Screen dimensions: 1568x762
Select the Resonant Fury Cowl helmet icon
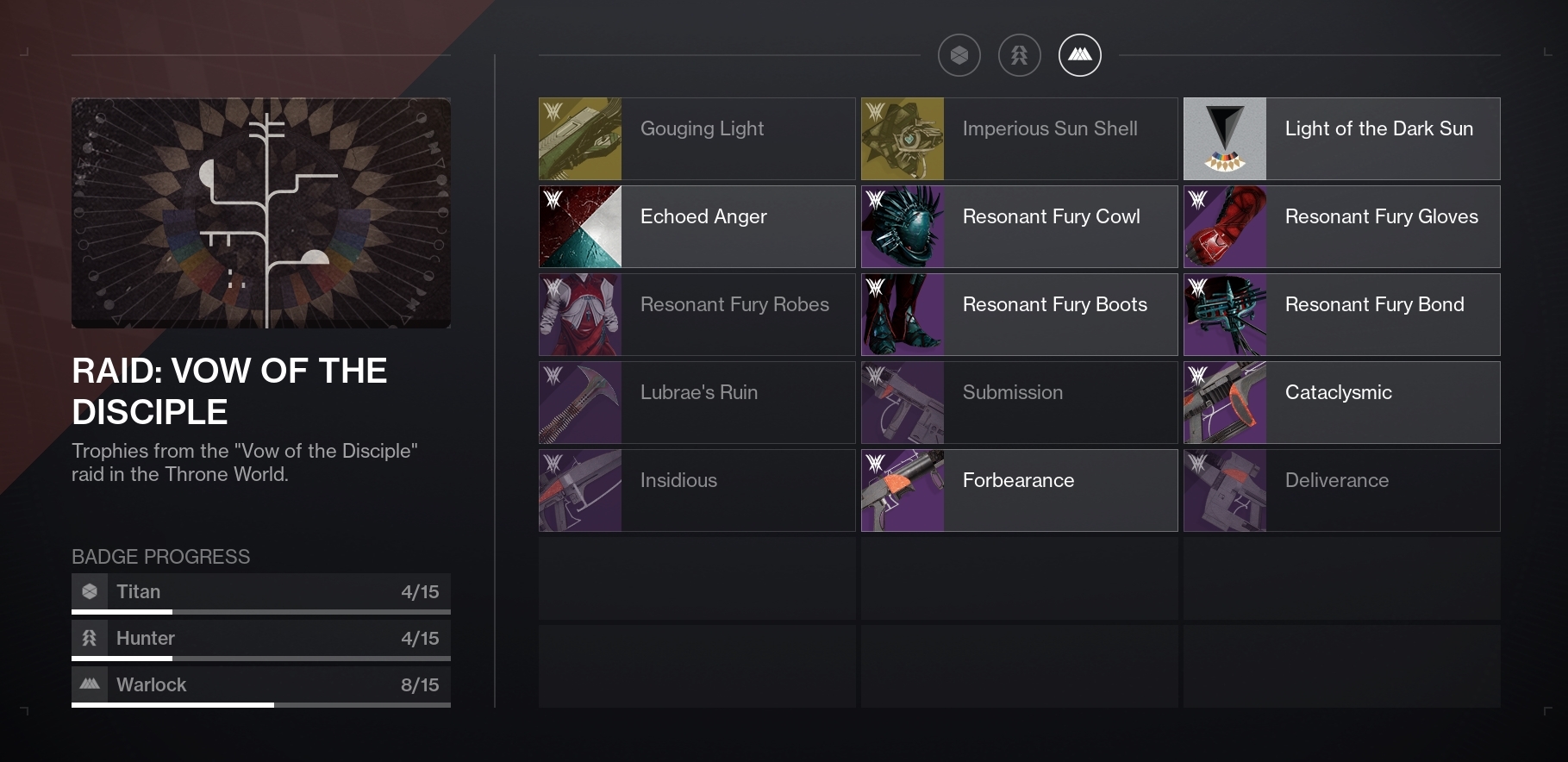902,226
